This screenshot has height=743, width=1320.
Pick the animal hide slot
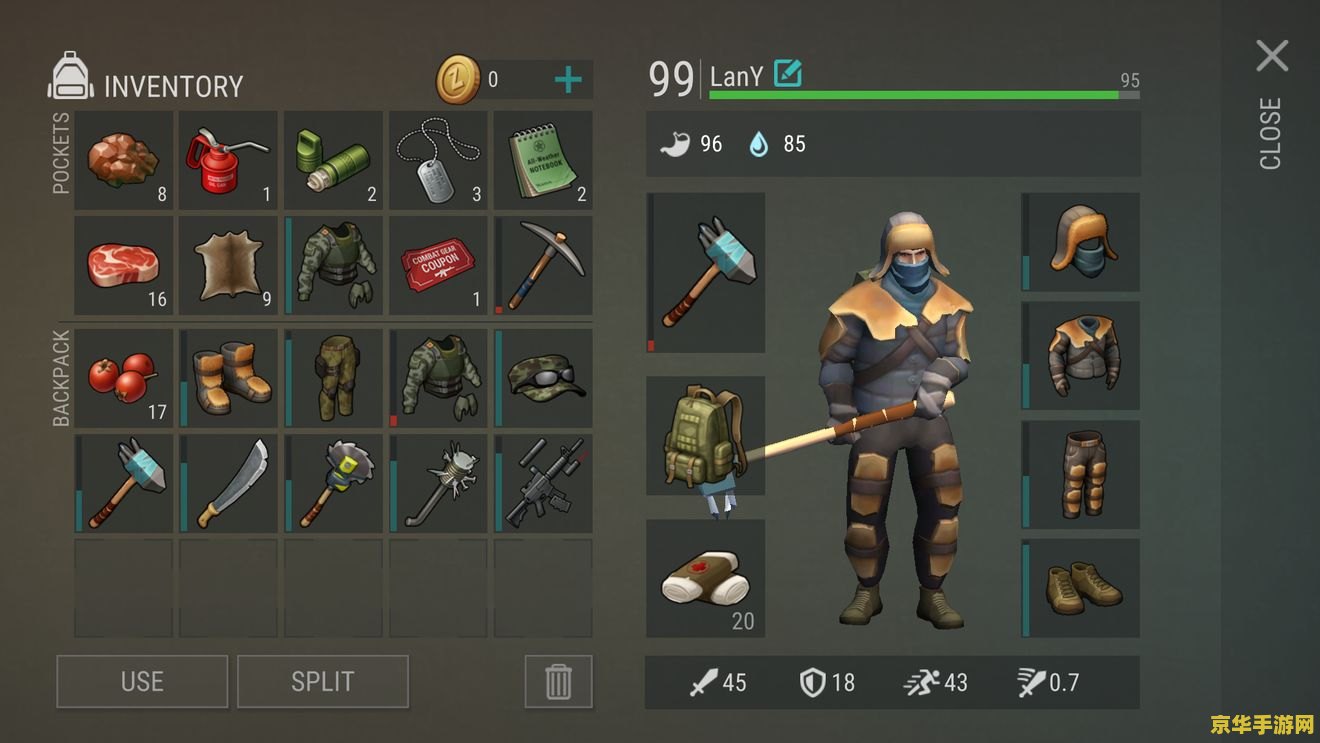[228, 266]
